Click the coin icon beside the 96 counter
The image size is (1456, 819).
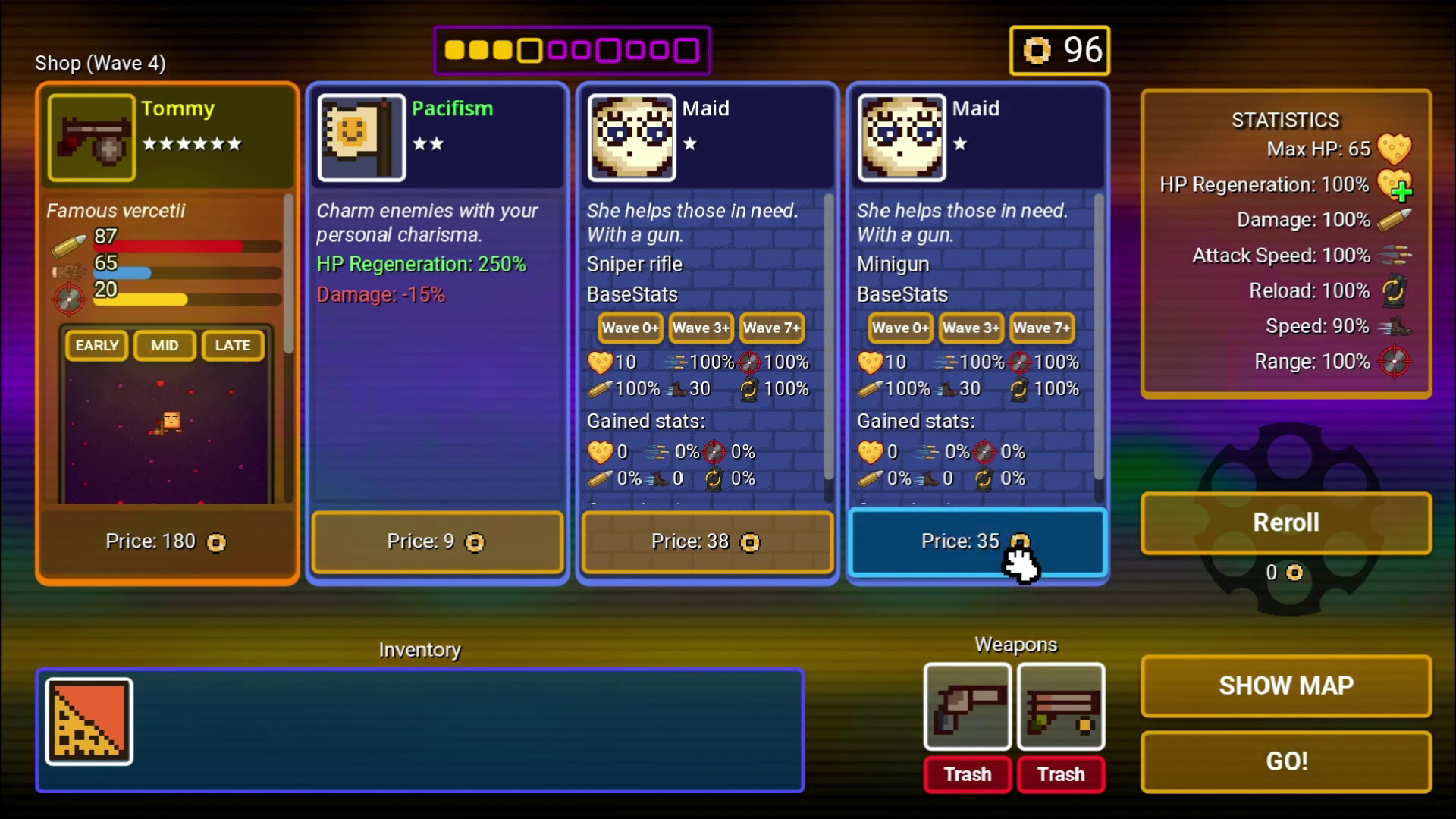click(x=1037, y=50)
